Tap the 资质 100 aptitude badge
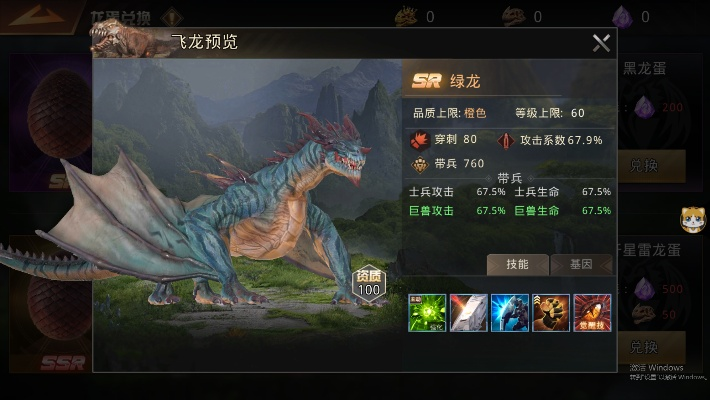Image resolution: width=710 pixels, height=400 pixels. coord(369,285)
